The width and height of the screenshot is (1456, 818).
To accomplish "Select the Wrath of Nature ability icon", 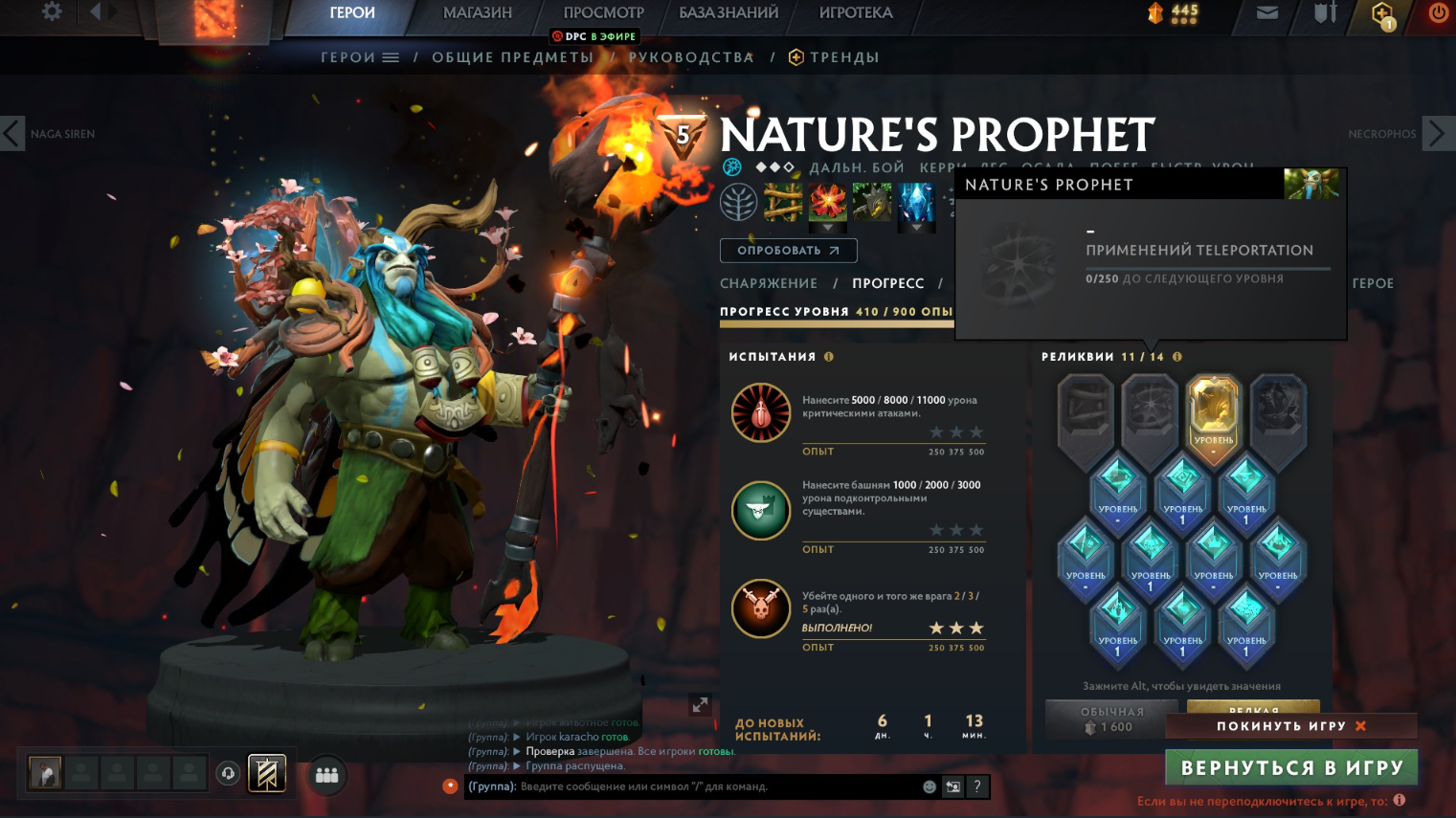I will [917, 203].
